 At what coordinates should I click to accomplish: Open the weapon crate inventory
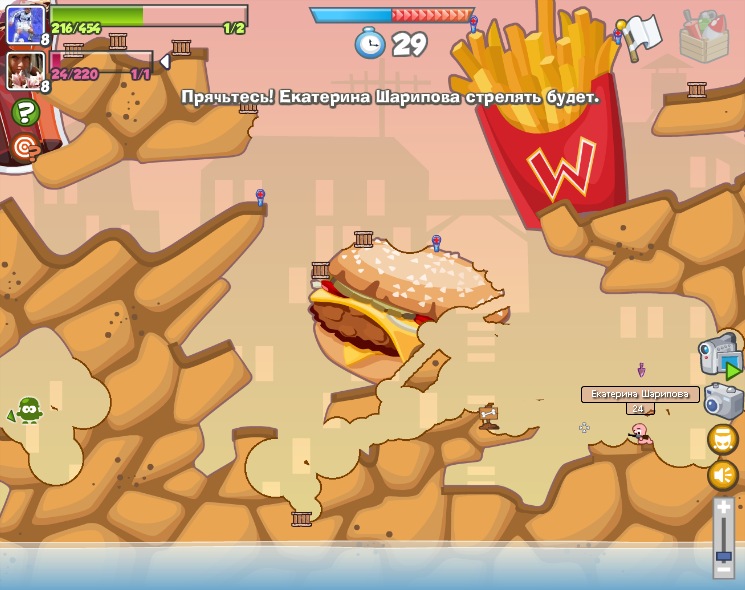coord(703,36)
